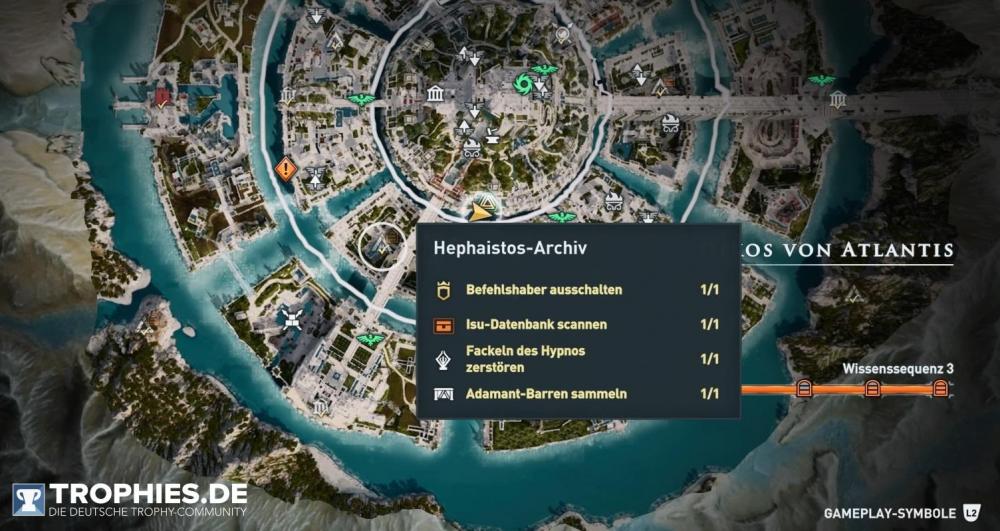Select the crossed-arrows fort icon
Screen dimensions: 1000x531
pos(292,318)
